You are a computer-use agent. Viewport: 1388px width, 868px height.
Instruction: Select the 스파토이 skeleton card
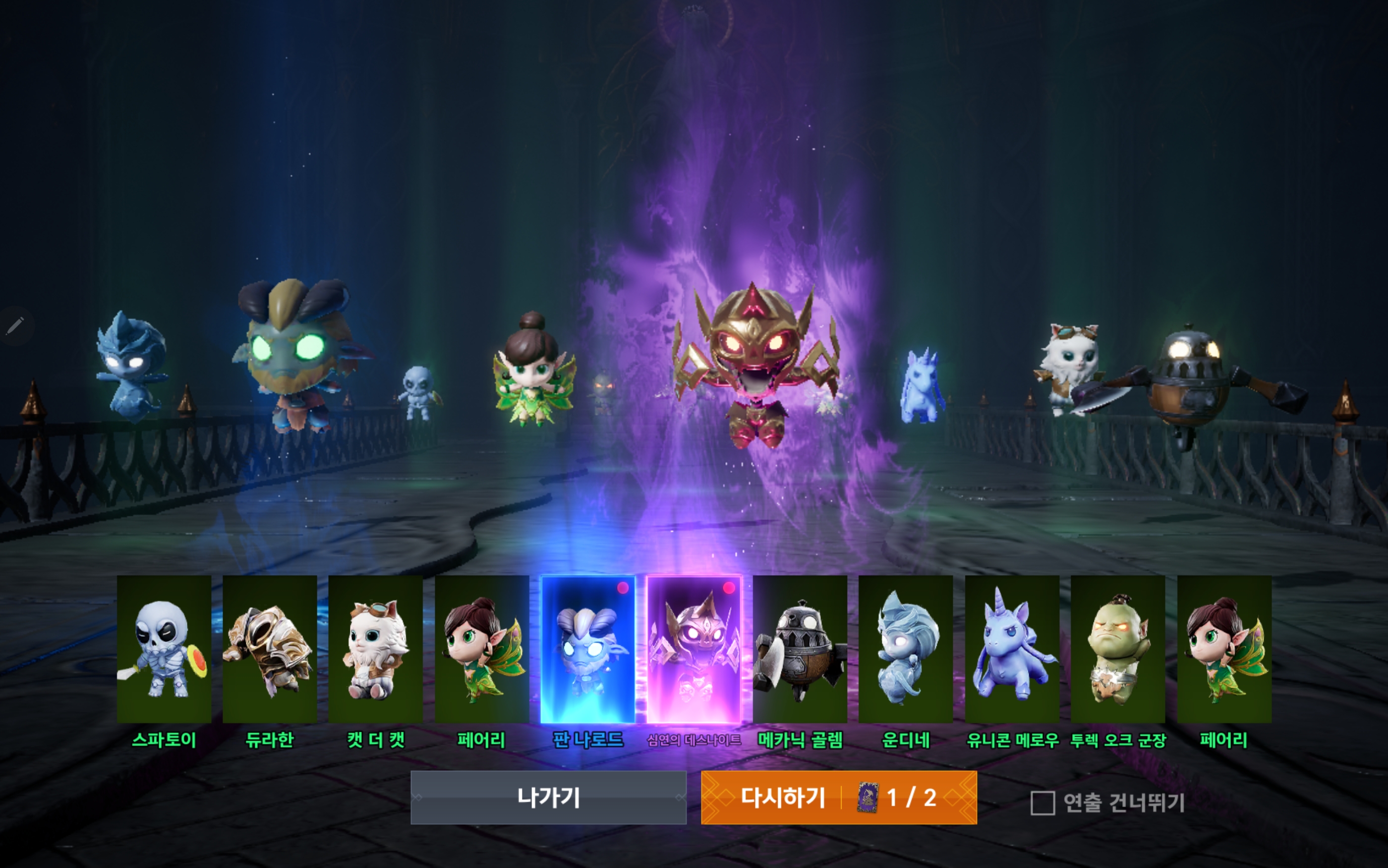(166, 649)
